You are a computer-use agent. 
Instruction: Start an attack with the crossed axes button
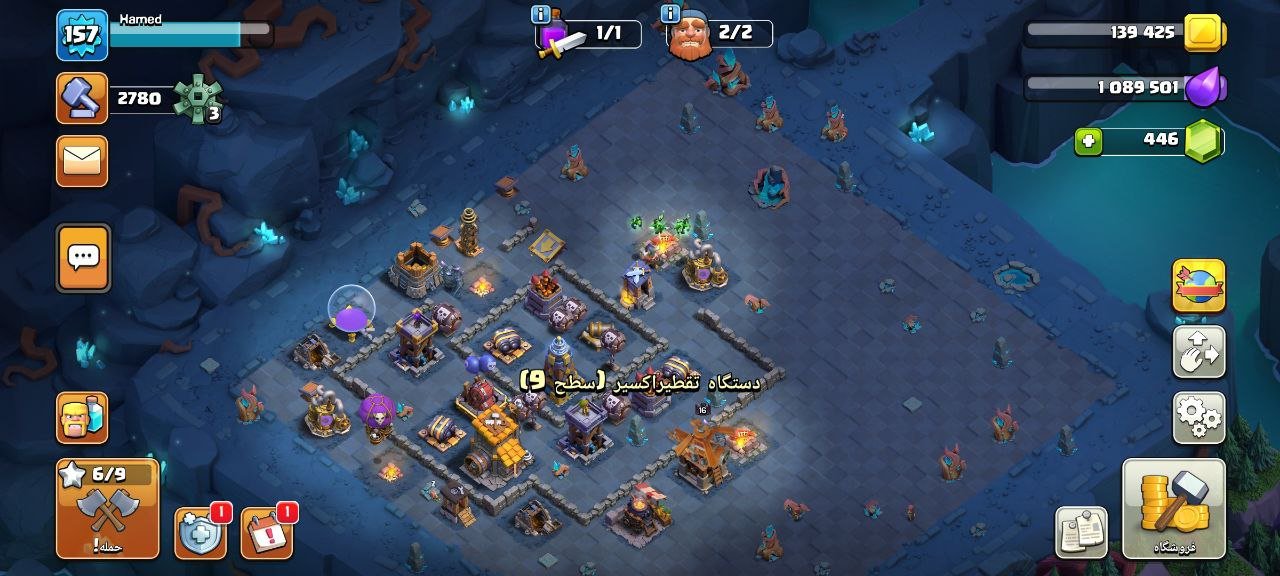coord(107,507)
